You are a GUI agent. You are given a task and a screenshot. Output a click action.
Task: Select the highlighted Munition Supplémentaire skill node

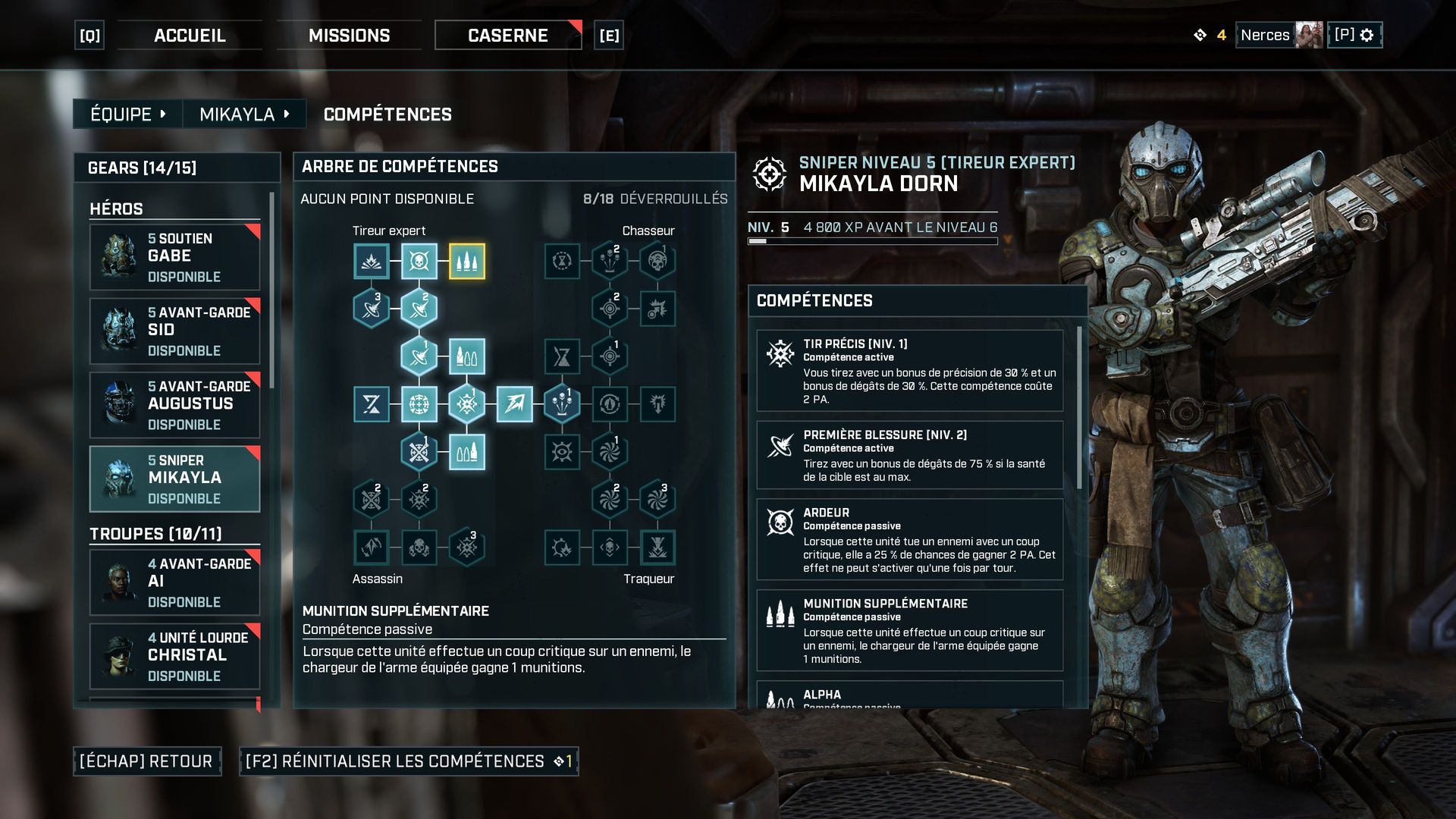[466, 262]
